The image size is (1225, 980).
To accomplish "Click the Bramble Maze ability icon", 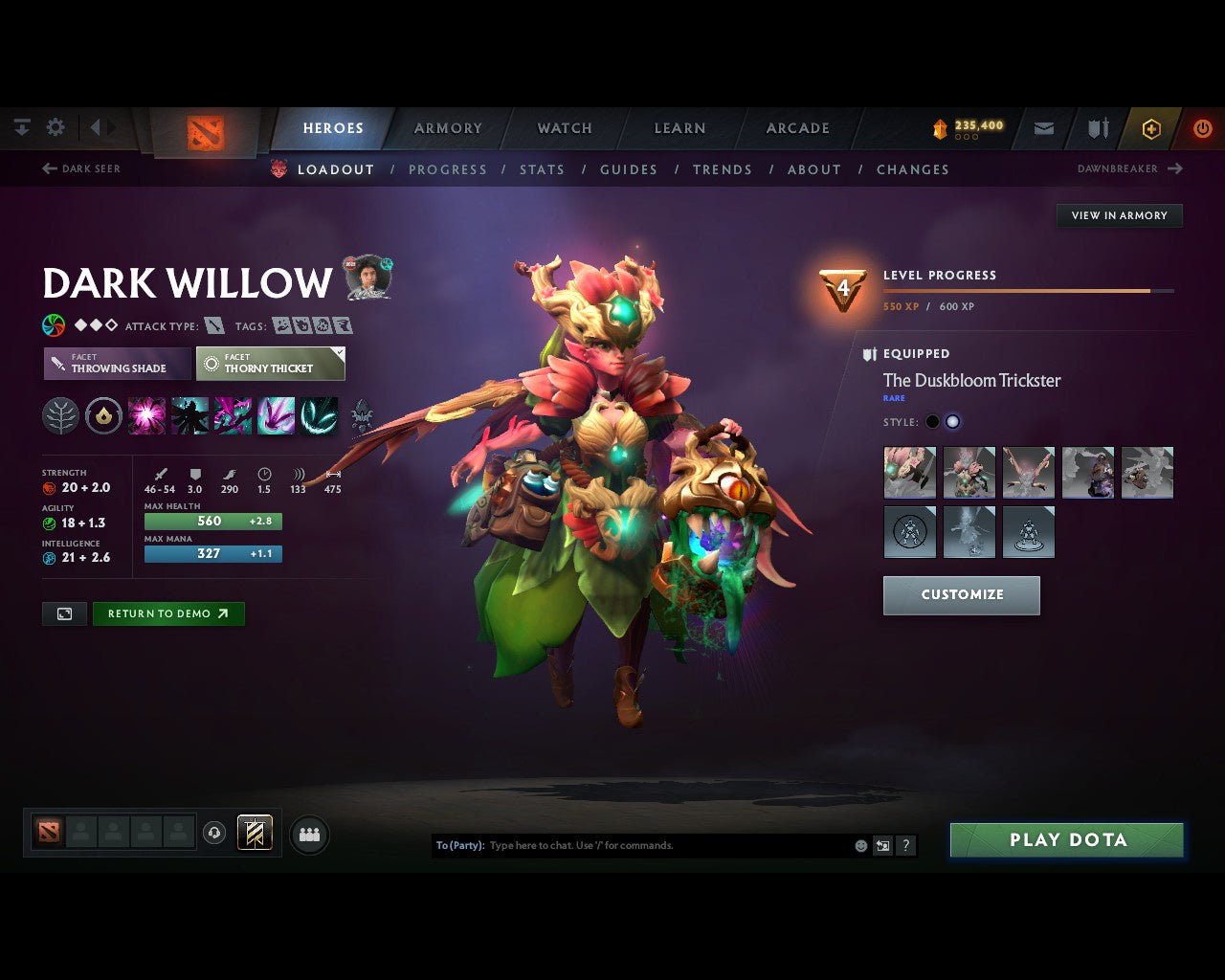I will (x=145, y=415).
